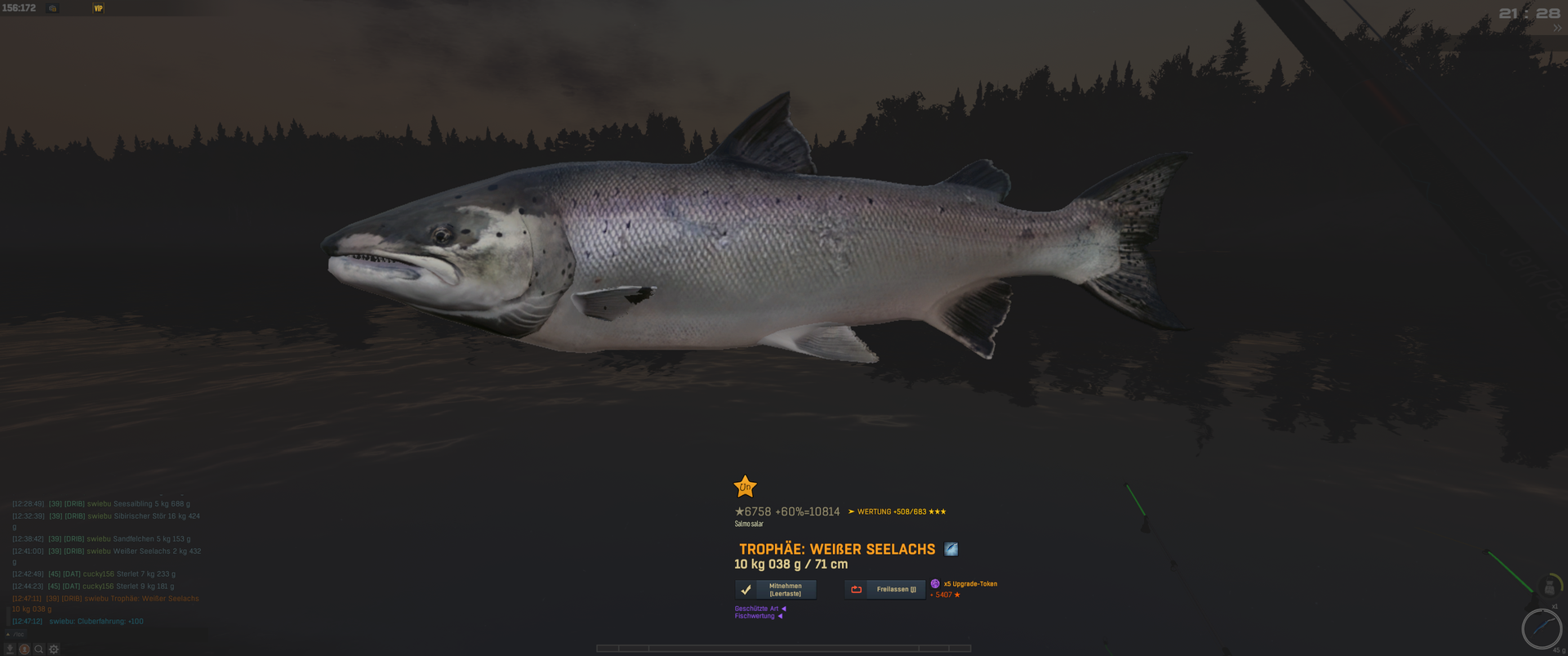
Task: Expand the panel with the double-arrow icon
Action: pyautogui.click(x=1557, y=28)
